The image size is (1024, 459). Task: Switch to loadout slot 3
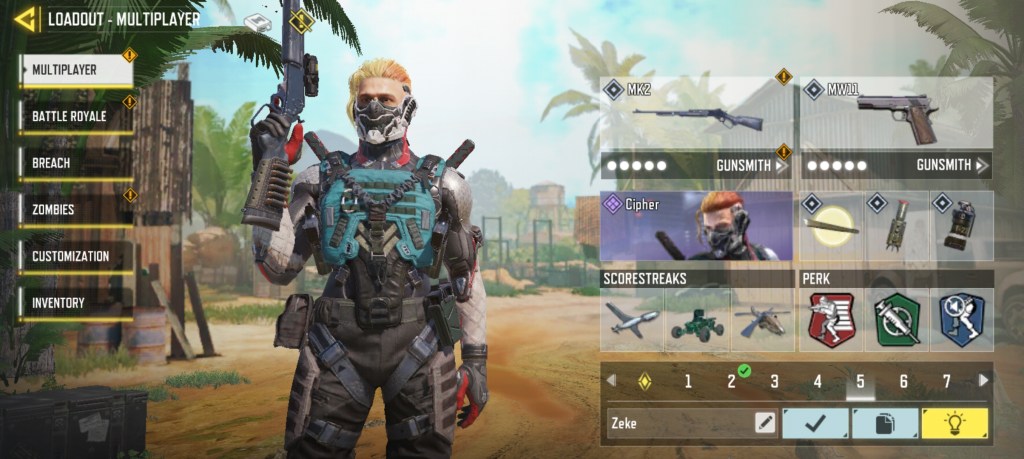point(774,381)
